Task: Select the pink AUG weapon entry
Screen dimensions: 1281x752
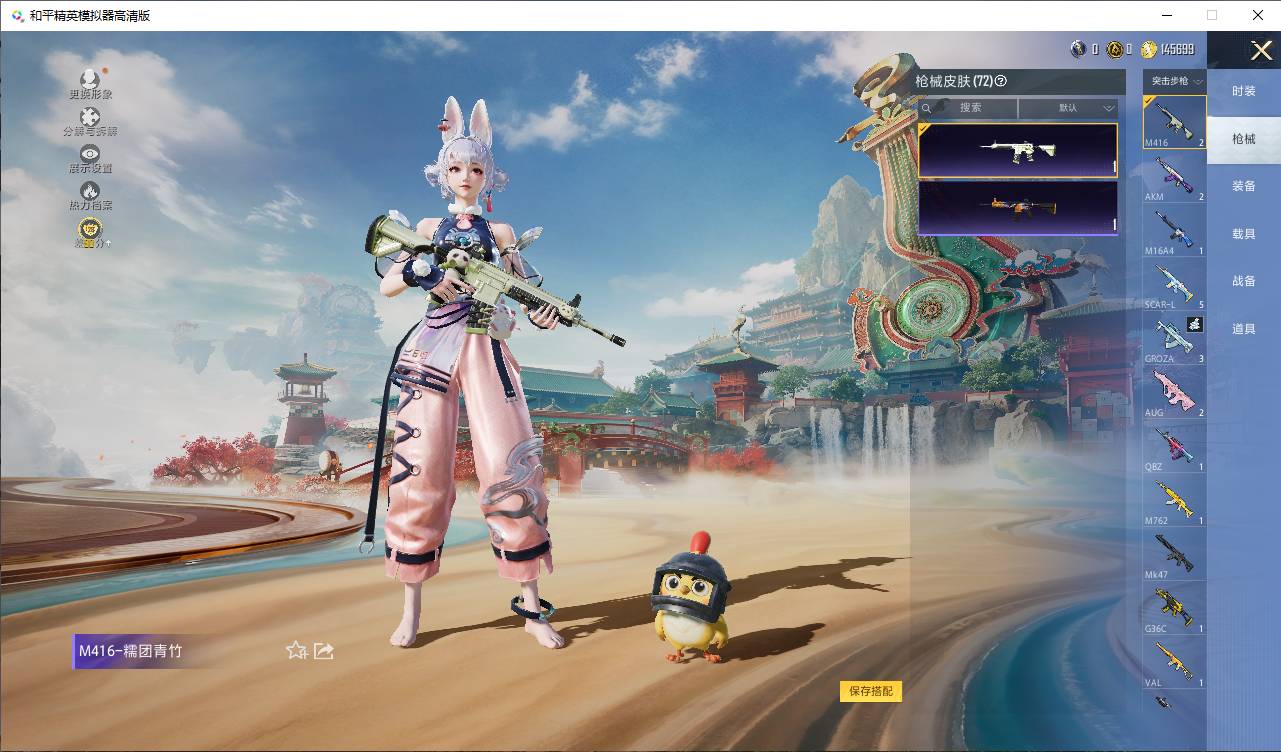Action: tap(1174, 393)
